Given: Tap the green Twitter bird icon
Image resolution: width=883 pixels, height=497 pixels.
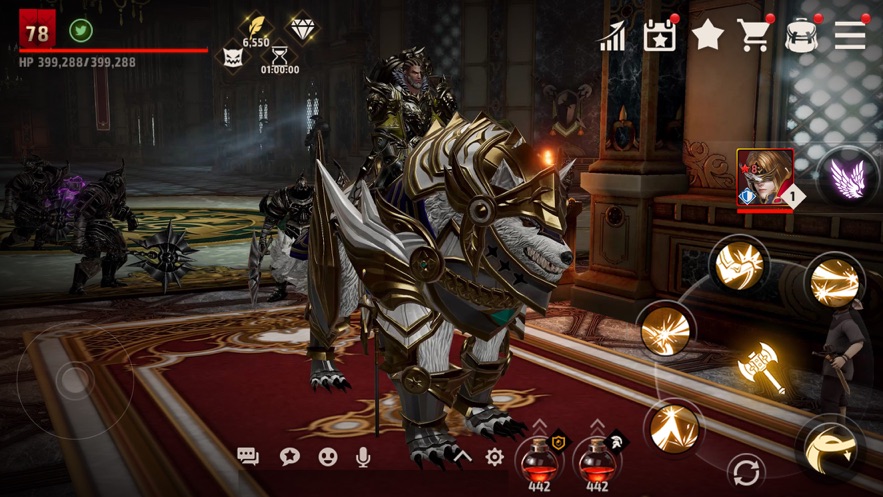Looking at the screenshot, I should coord(81,31).
